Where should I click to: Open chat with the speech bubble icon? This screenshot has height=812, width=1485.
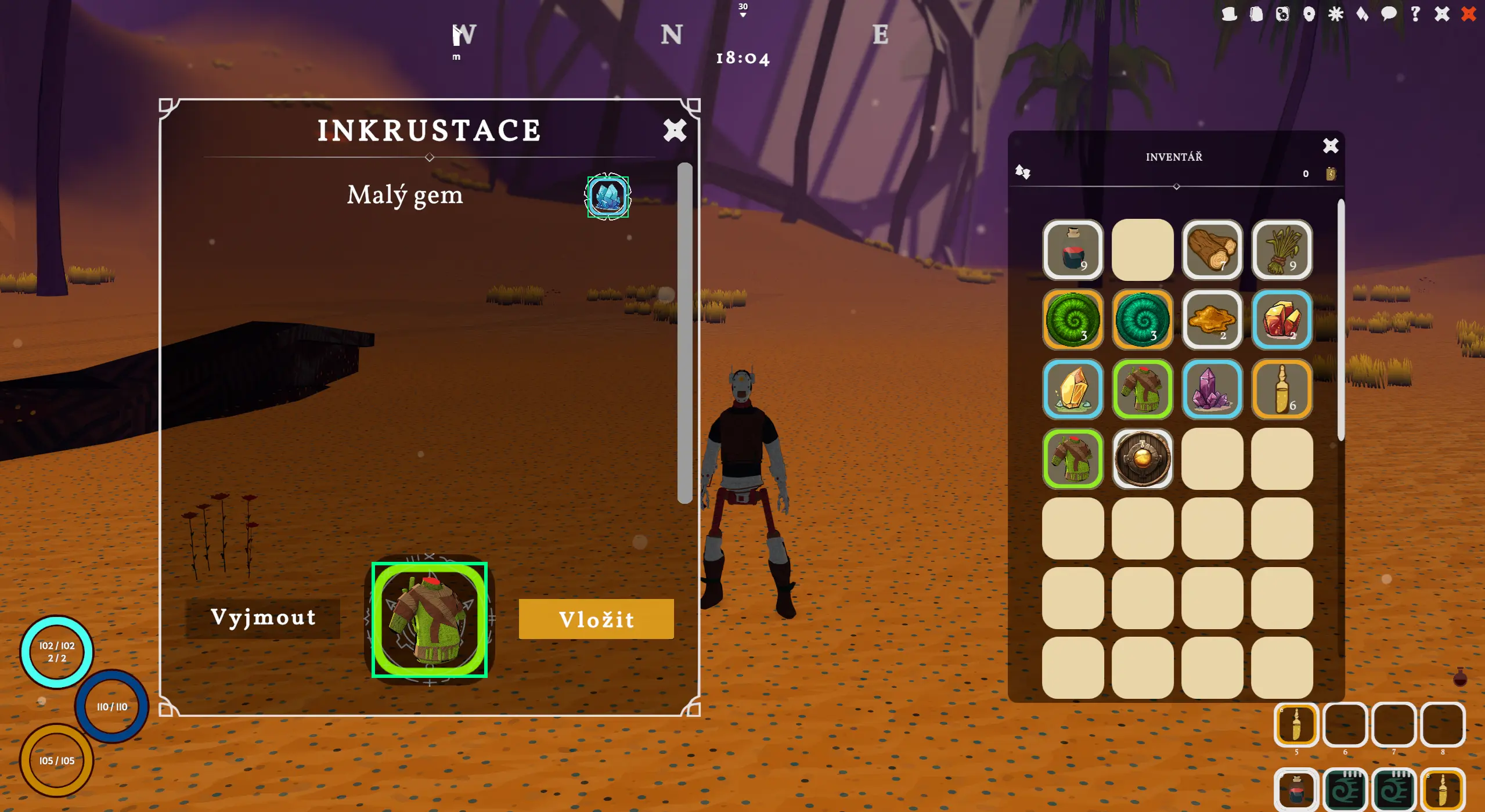pos(1389,14)
